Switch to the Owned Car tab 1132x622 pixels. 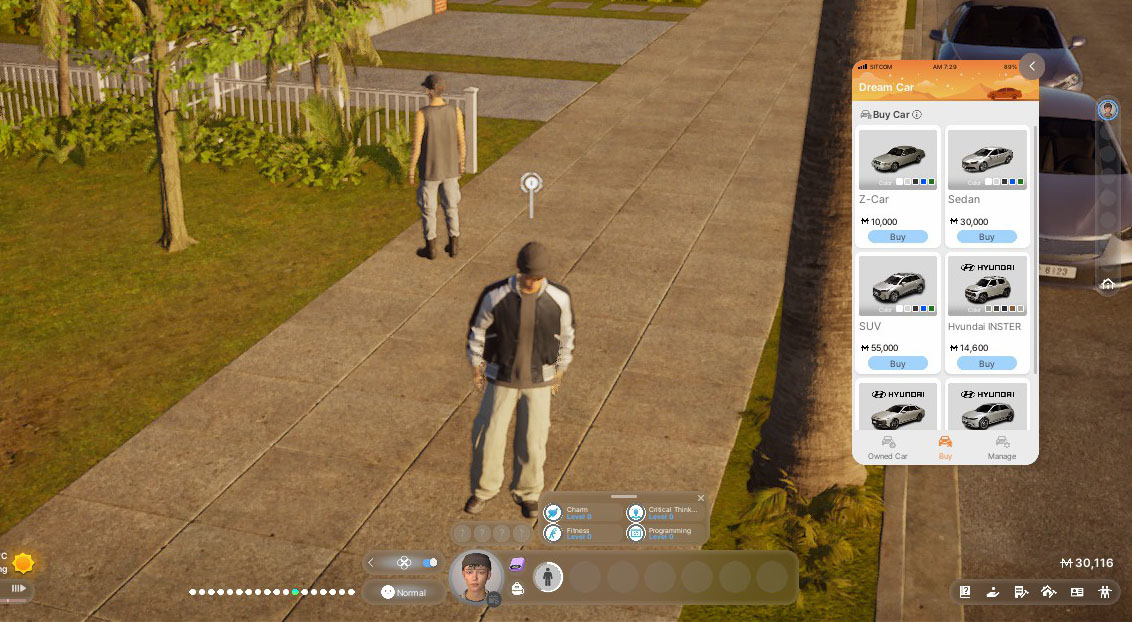[x=887, y=447]
